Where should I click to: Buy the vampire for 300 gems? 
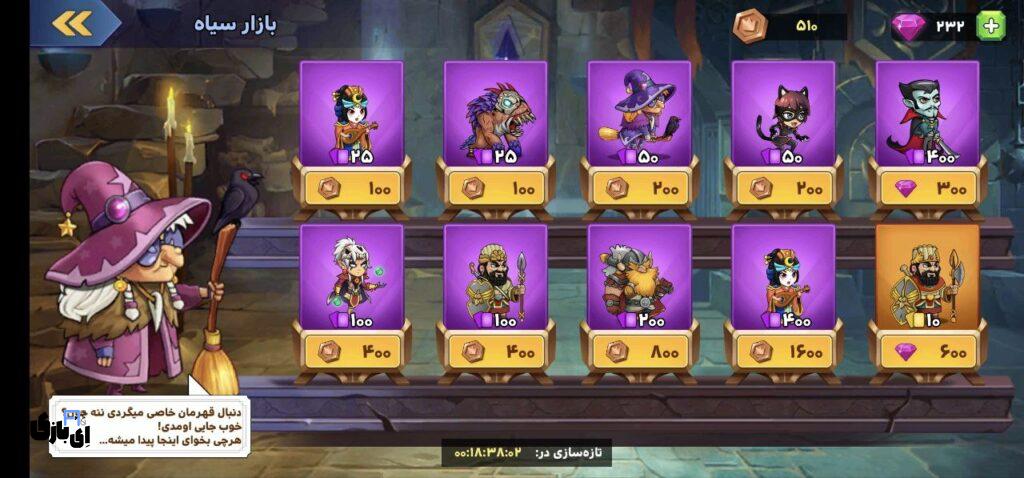pos(927,187)
